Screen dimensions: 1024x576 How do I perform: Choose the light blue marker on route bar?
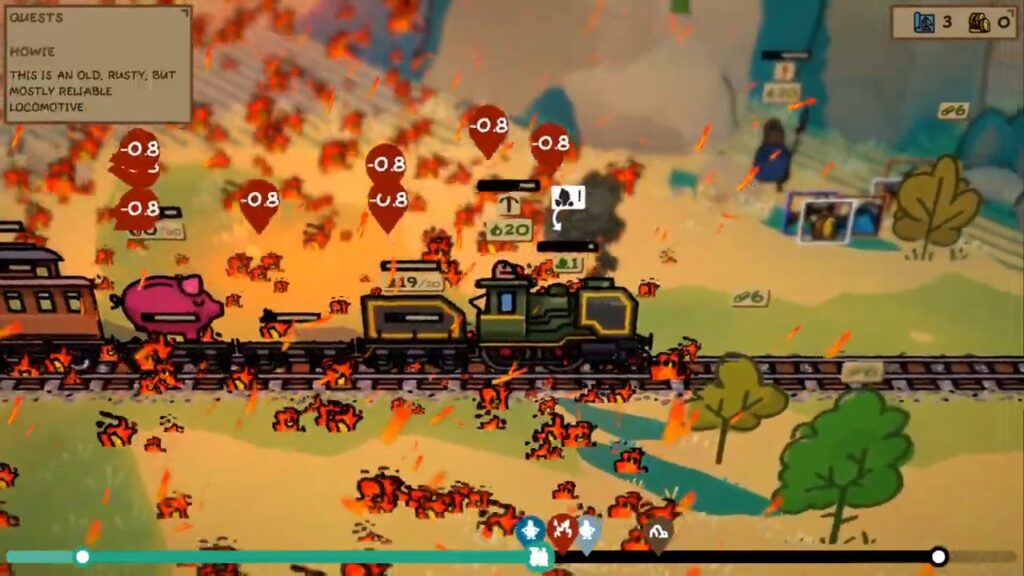(x=588, y=529)
